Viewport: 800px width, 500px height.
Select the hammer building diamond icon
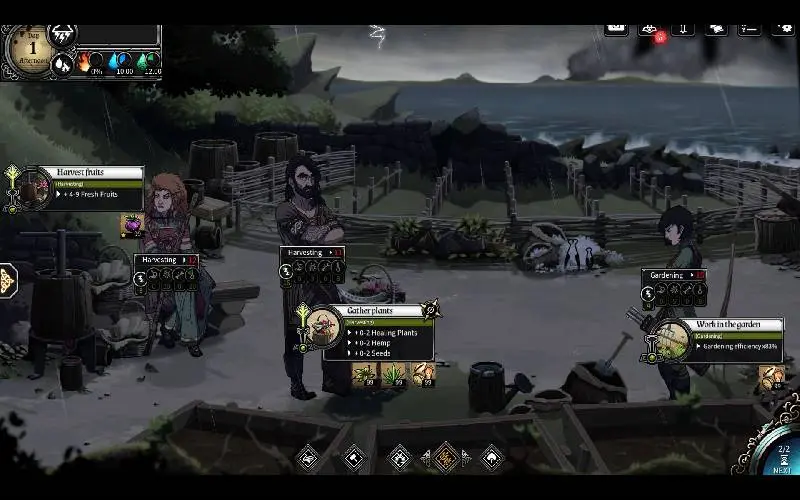pos(354,458)
